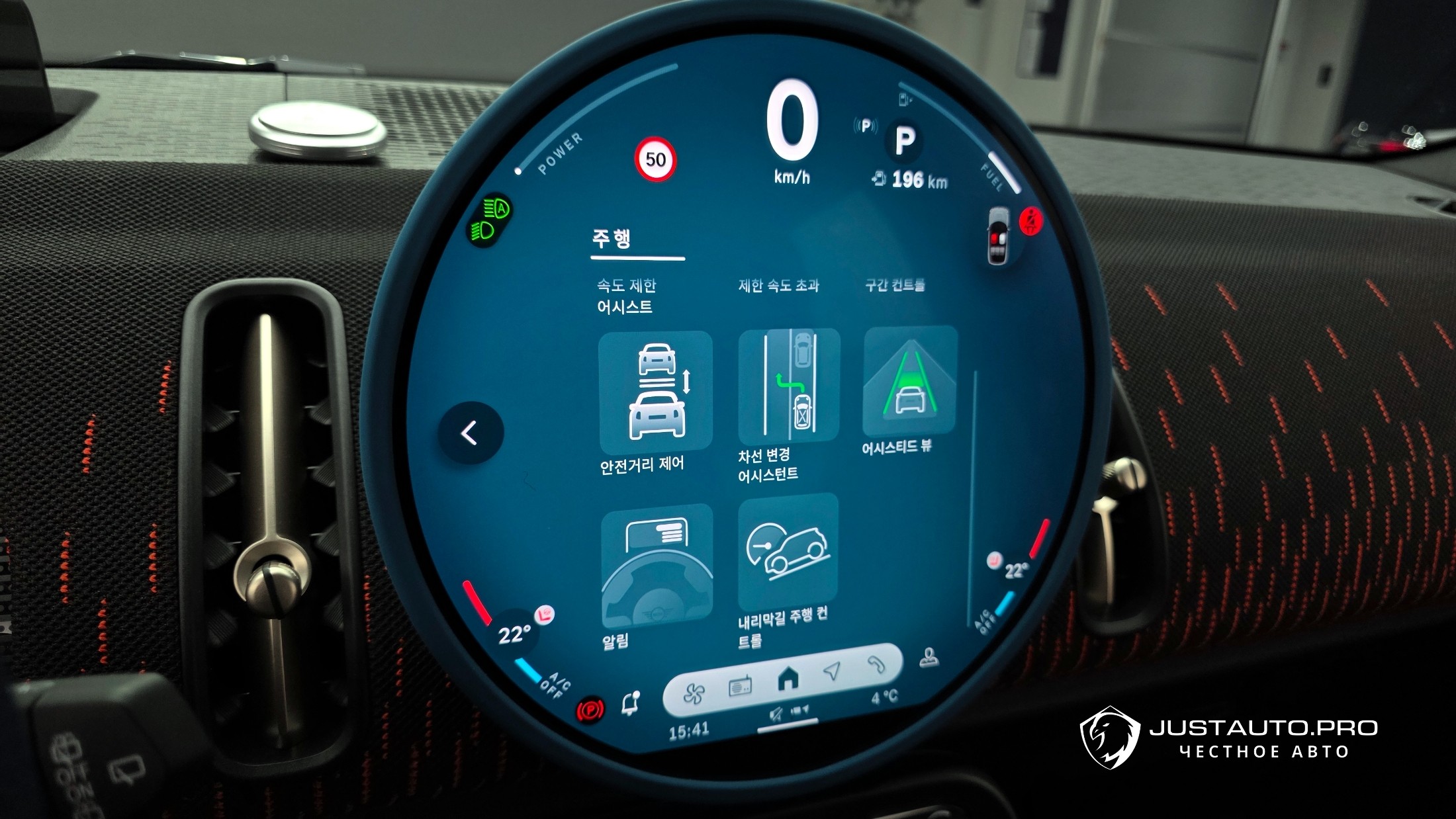Open media via the radio icon
This screenshot has height=819, width=1456.
[740, 687]
